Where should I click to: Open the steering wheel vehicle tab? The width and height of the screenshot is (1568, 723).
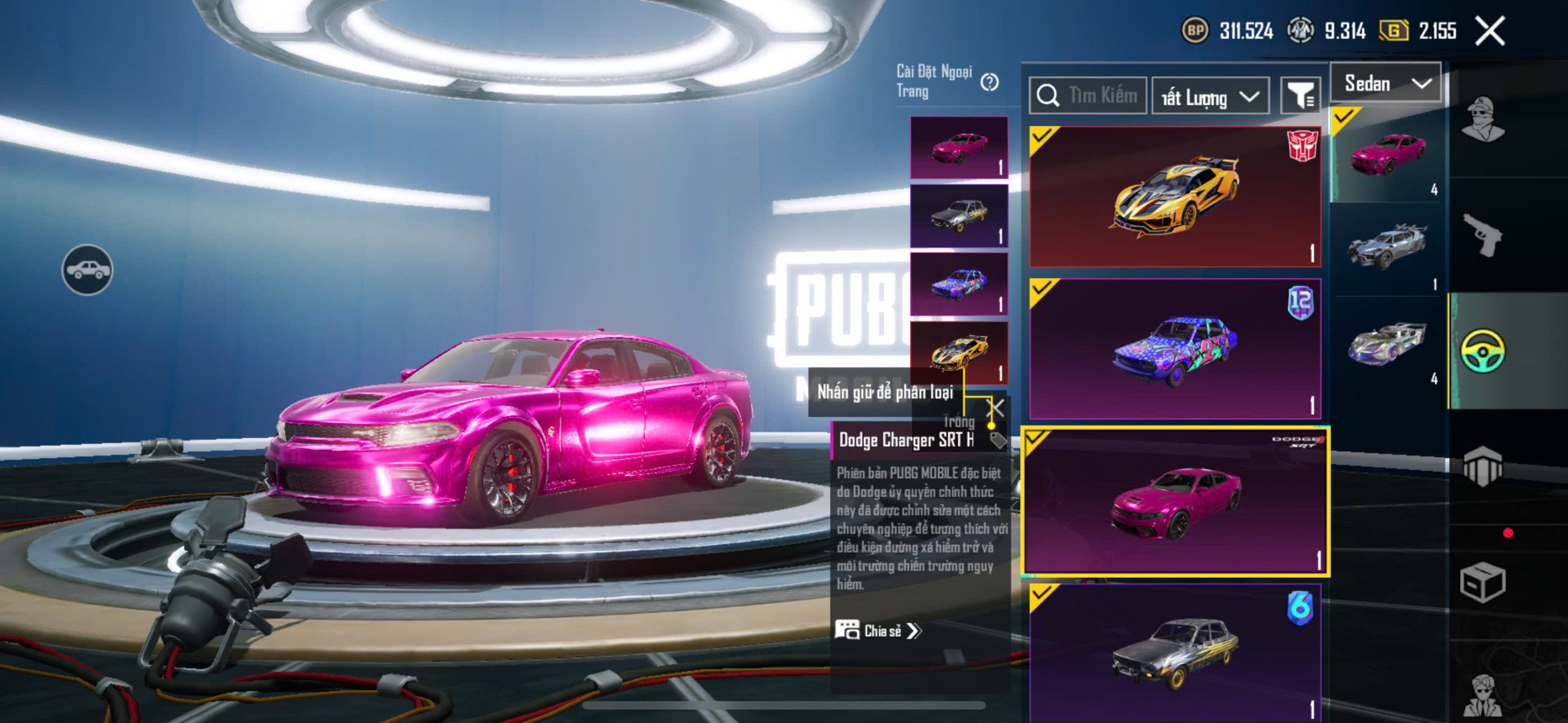coord(1482,351)
